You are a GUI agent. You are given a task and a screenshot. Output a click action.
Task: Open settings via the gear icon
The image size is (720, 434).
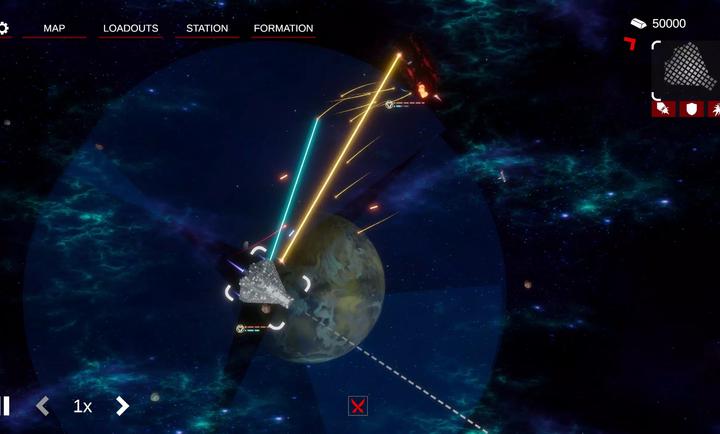click(x=3, y=28)
